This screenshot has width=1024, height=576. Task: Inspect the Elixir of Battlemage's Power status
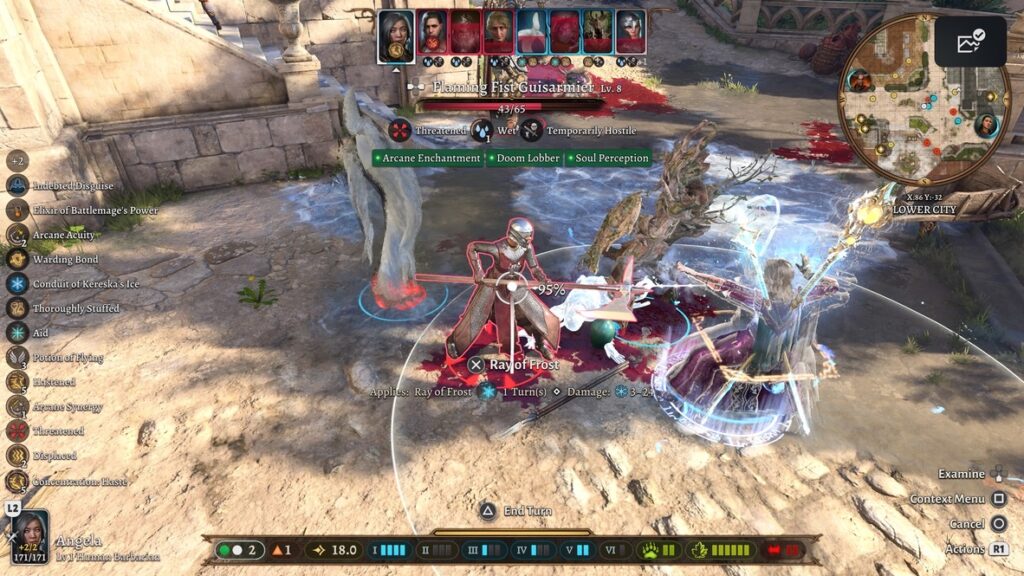tap(17, 210)
